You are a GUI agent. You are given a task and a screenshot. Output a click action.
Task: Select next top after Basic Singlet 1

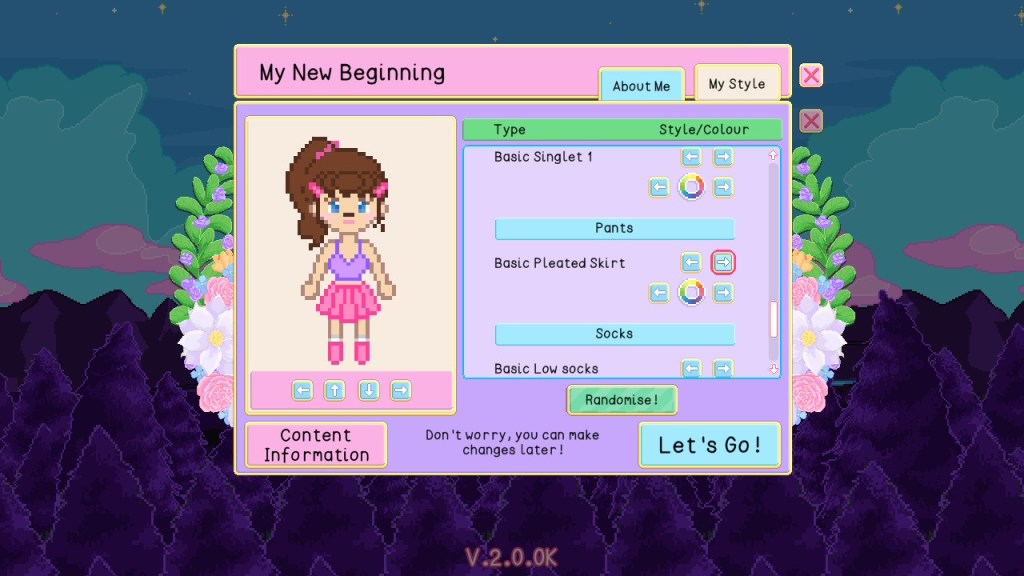click(722, 157)
